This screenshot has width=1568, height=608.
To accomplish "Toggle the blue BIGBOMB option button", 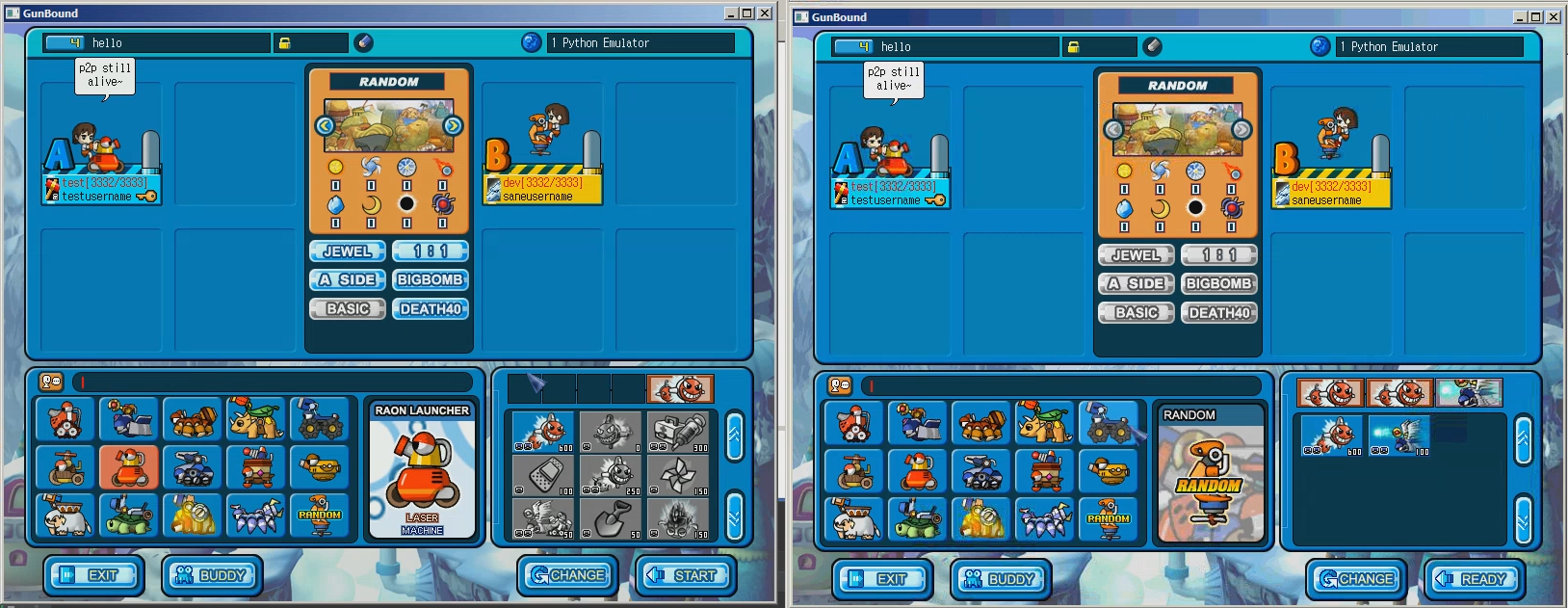I will [x=430, y=280].
